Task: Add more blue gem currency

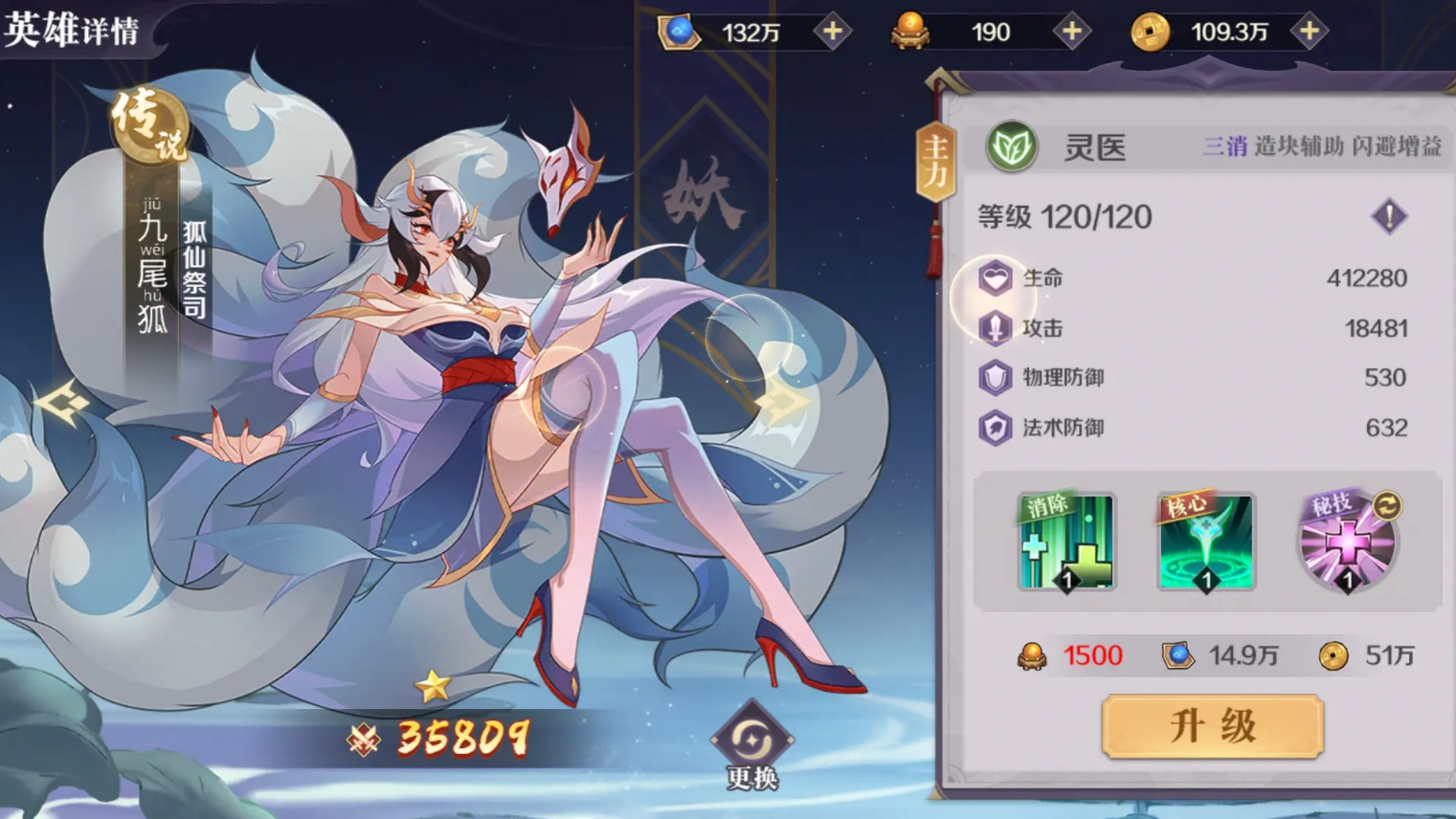Action: (x=833, y=33)
